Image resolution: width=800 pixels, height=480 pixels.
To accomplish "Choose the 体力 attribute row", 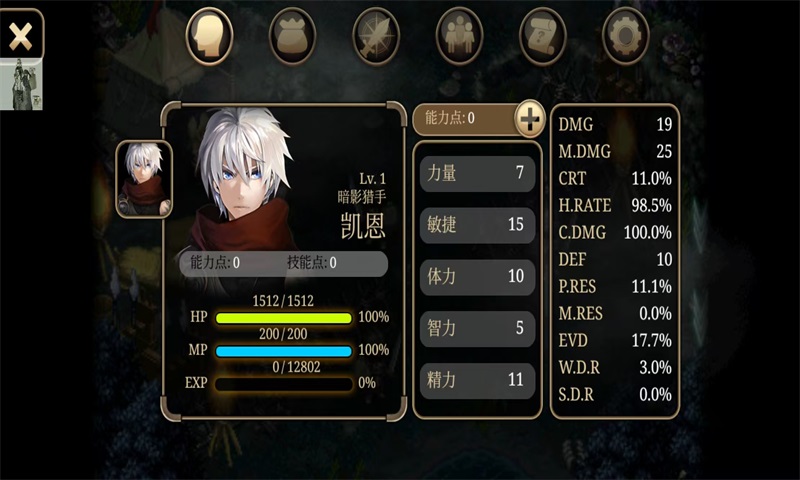I will (x=476, y=277).
